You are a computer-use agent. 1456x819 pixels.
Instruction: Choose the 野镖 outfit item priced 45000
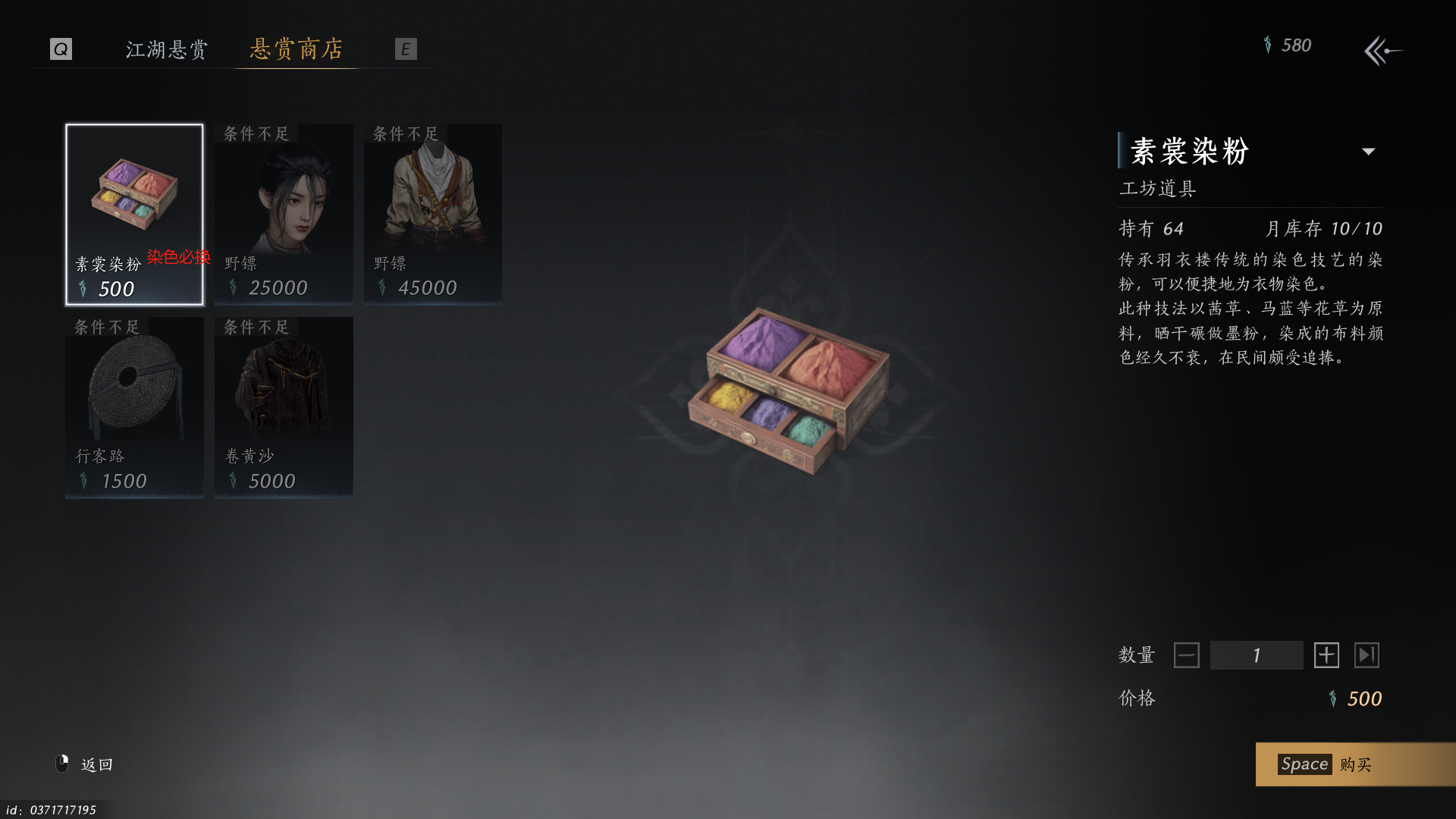[x=433, y=215]
